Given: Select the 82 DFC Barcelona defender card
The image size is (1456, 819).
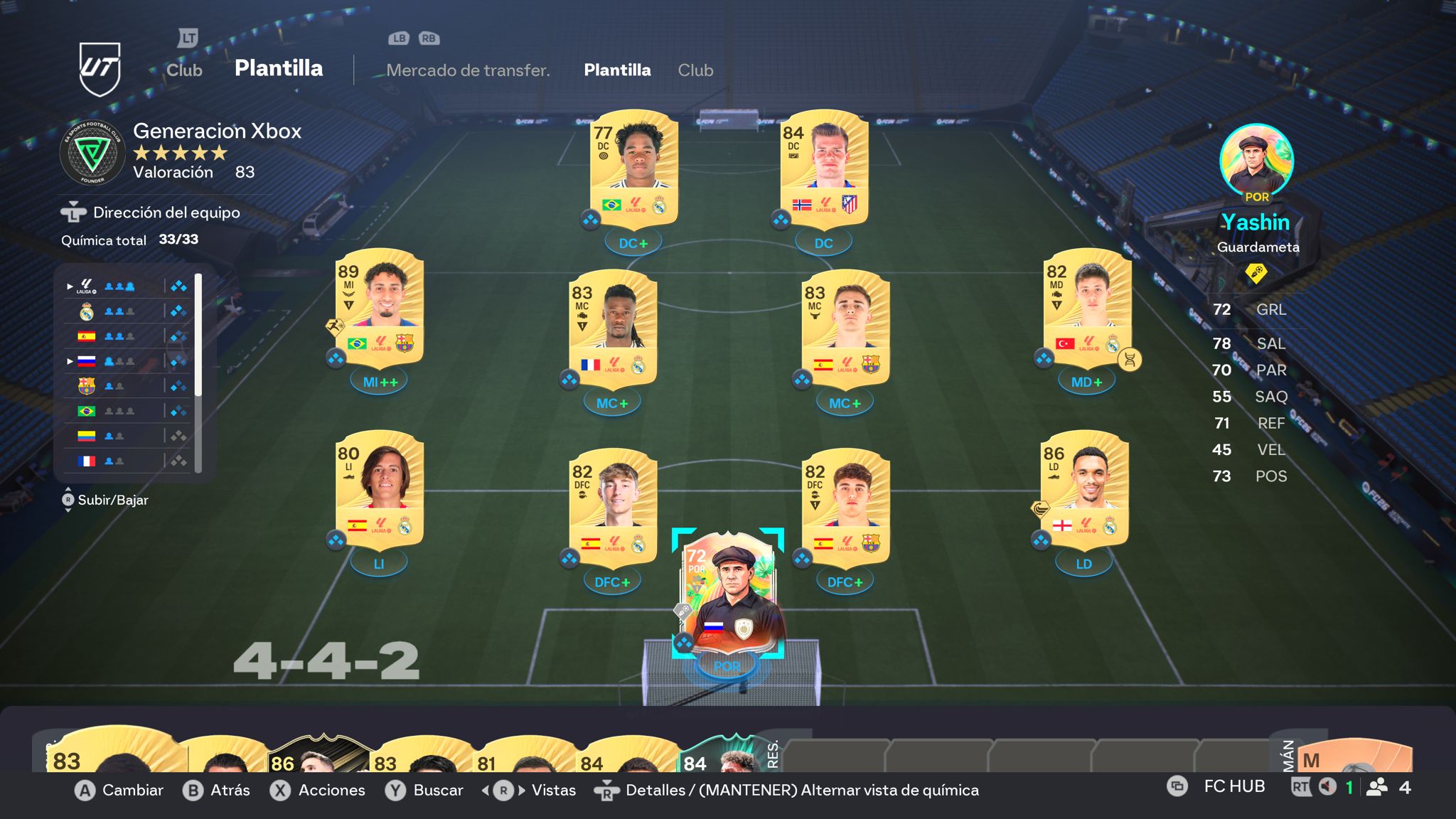Looking at the screenshot, I should pyautogui.click(x=845, y=507).
